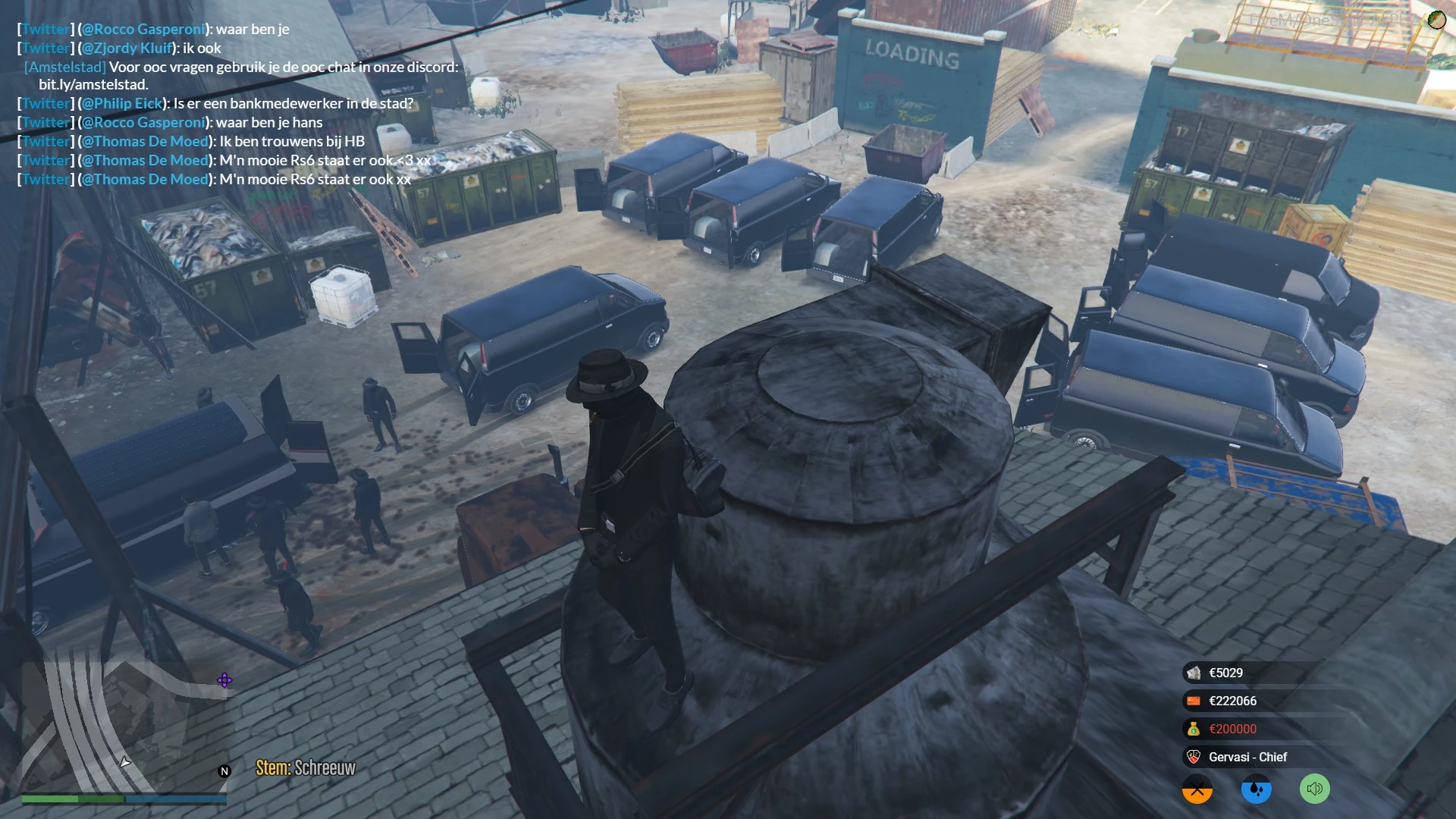1456x819 pixels.
Task: Click the blue thirst droplet icon
Action: [1257, 789]
